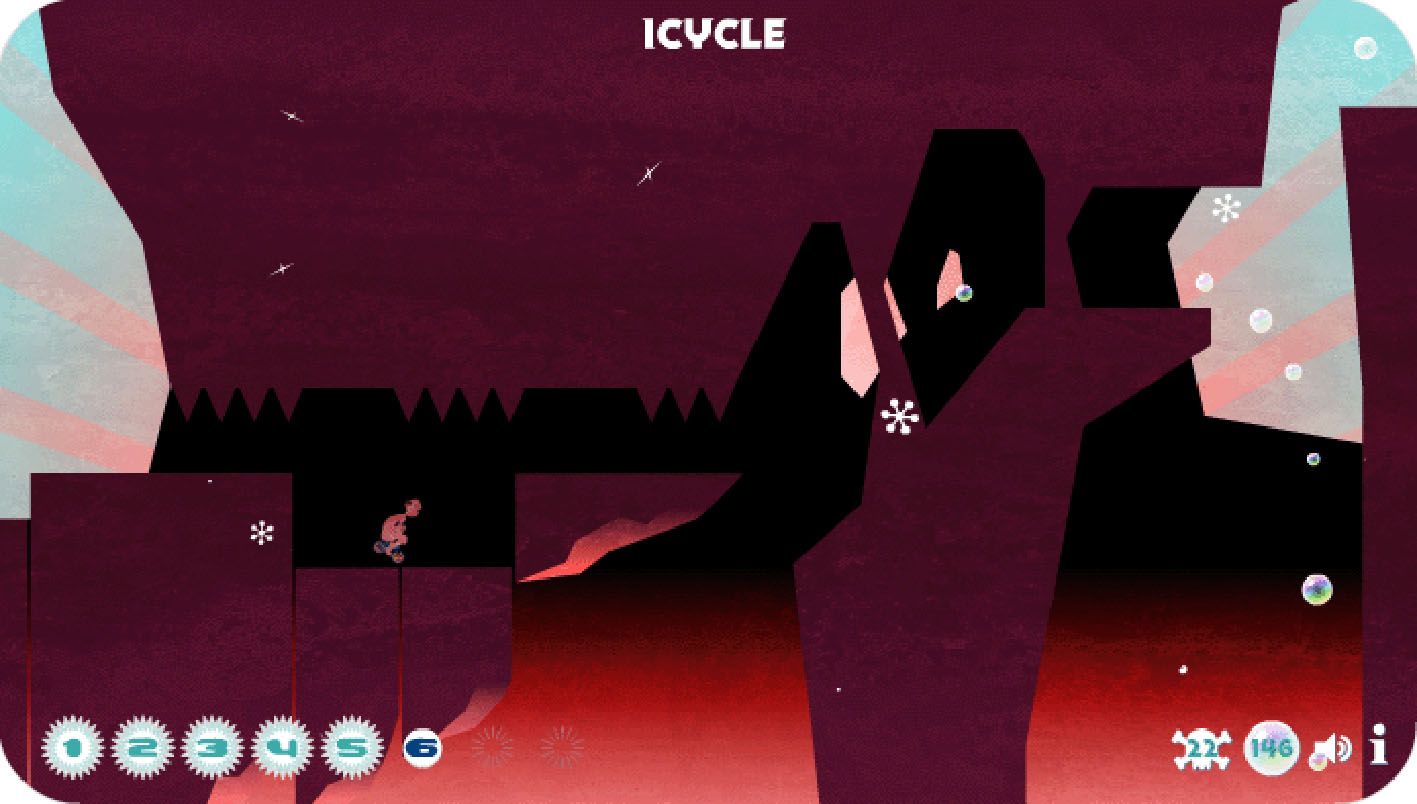Choose the level 3 badge
Screen dimensions: 1417x804
pyautogui.click(x=212, y=747)
